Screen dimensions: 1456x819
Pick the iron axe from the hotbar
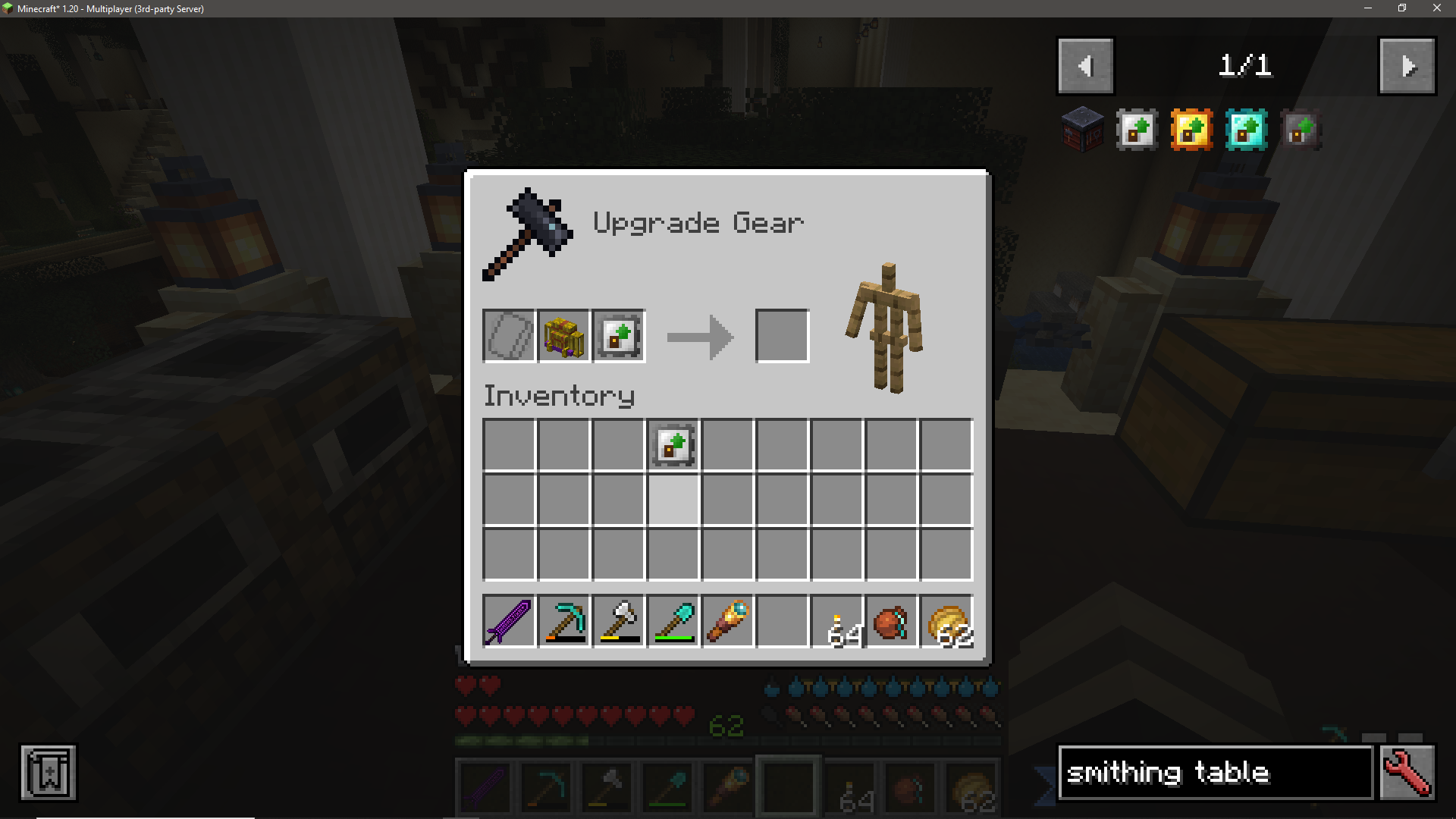(618, 622)
